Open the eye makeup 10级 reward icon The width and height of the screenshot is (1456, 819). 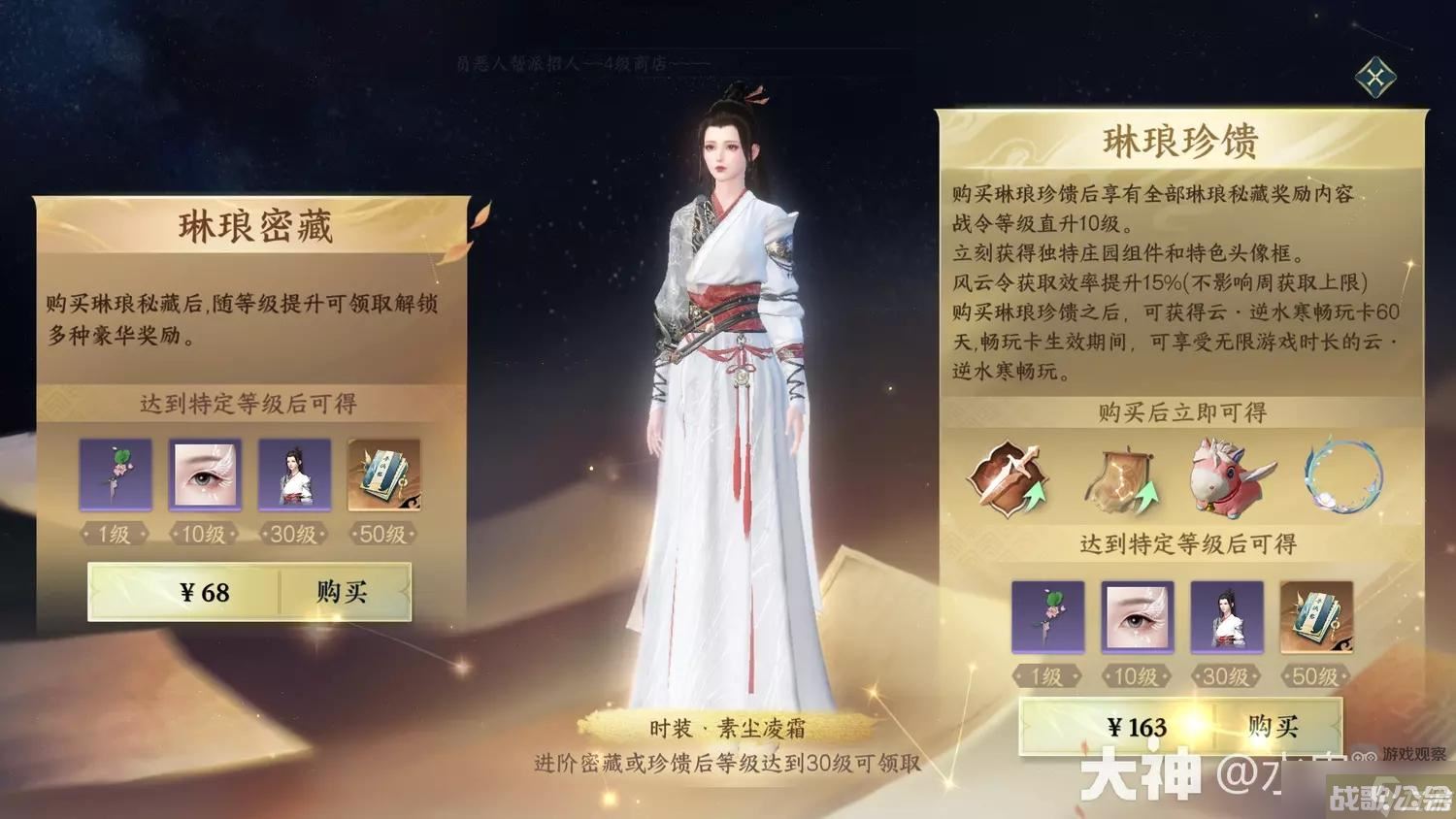[204, 475]
